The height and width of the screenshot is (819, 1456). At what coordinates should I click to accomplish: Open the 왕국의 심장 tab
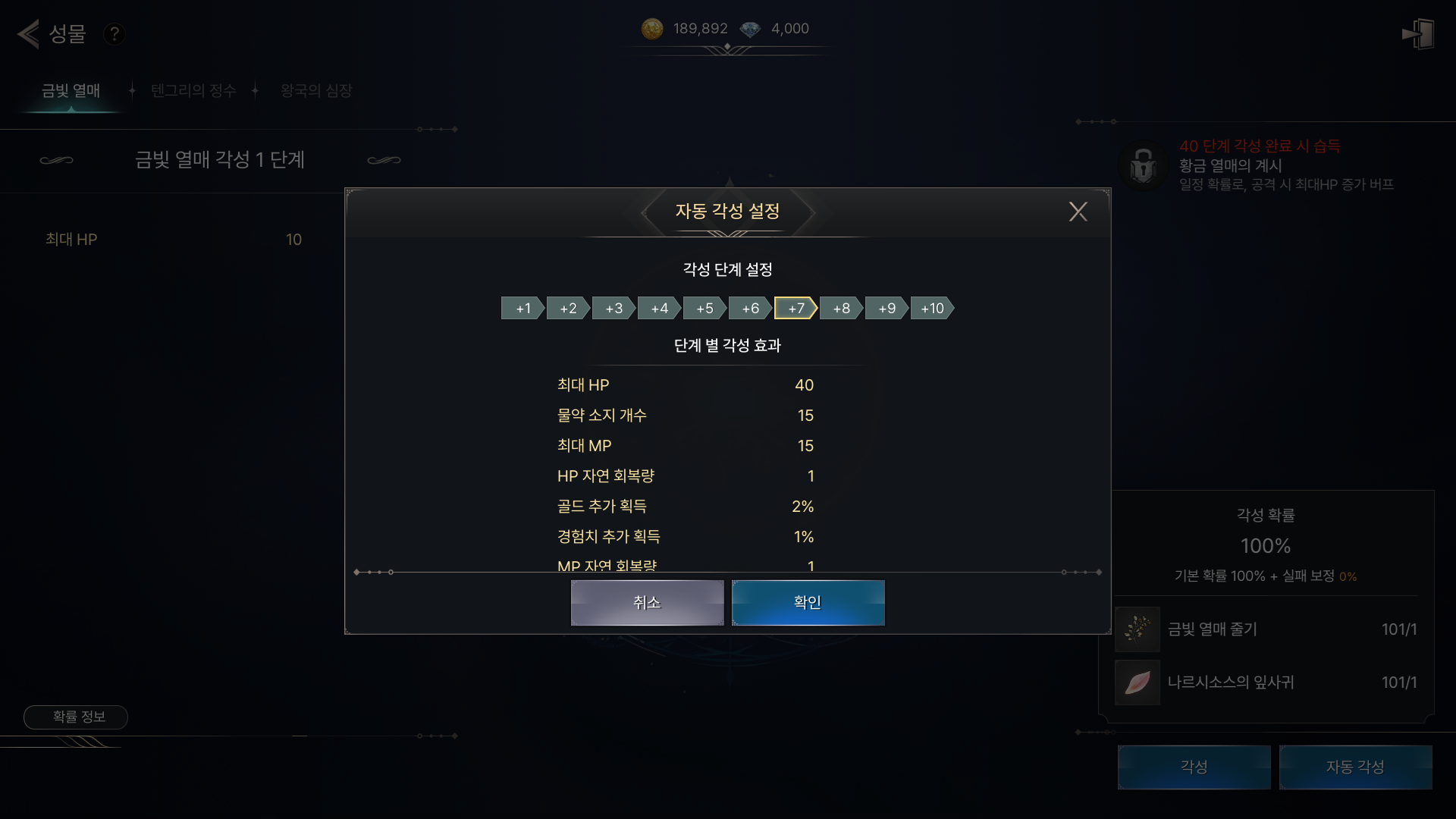point(316,91)
